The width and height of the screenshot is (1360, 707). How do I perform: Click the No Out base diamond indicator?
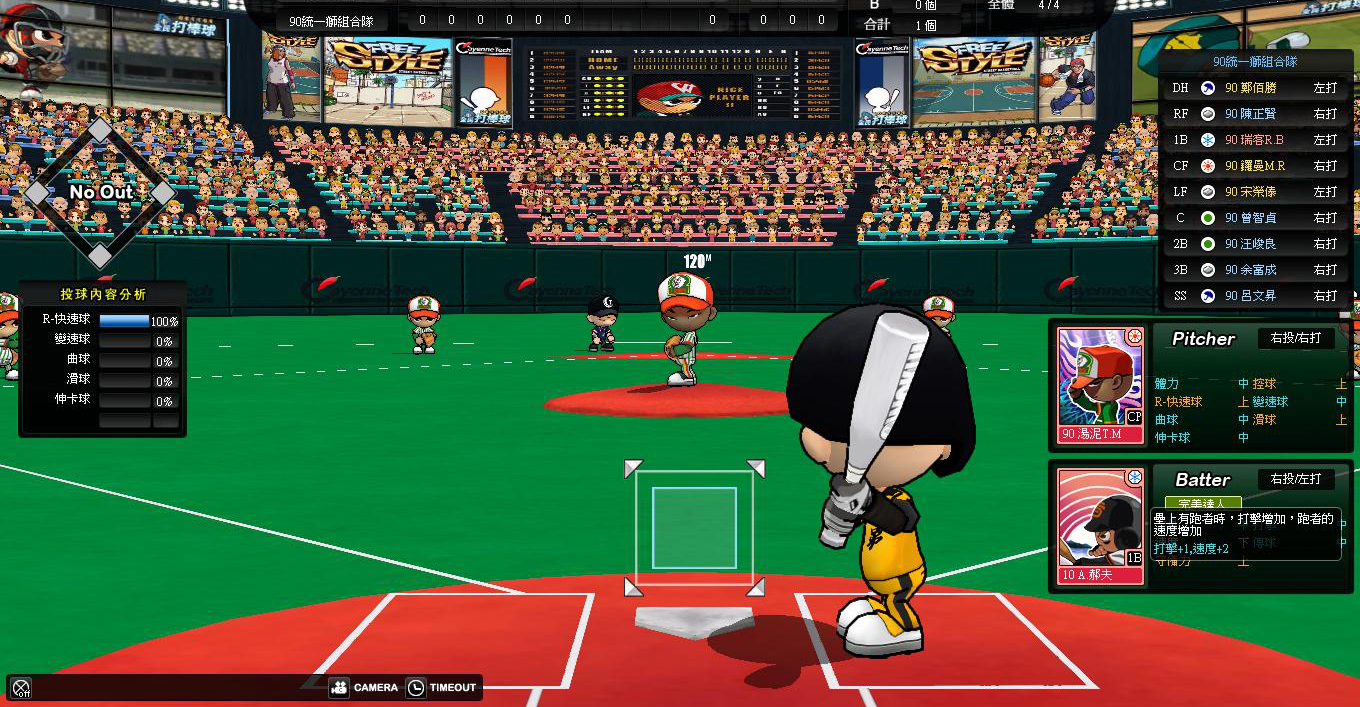(x=99, y=193)
